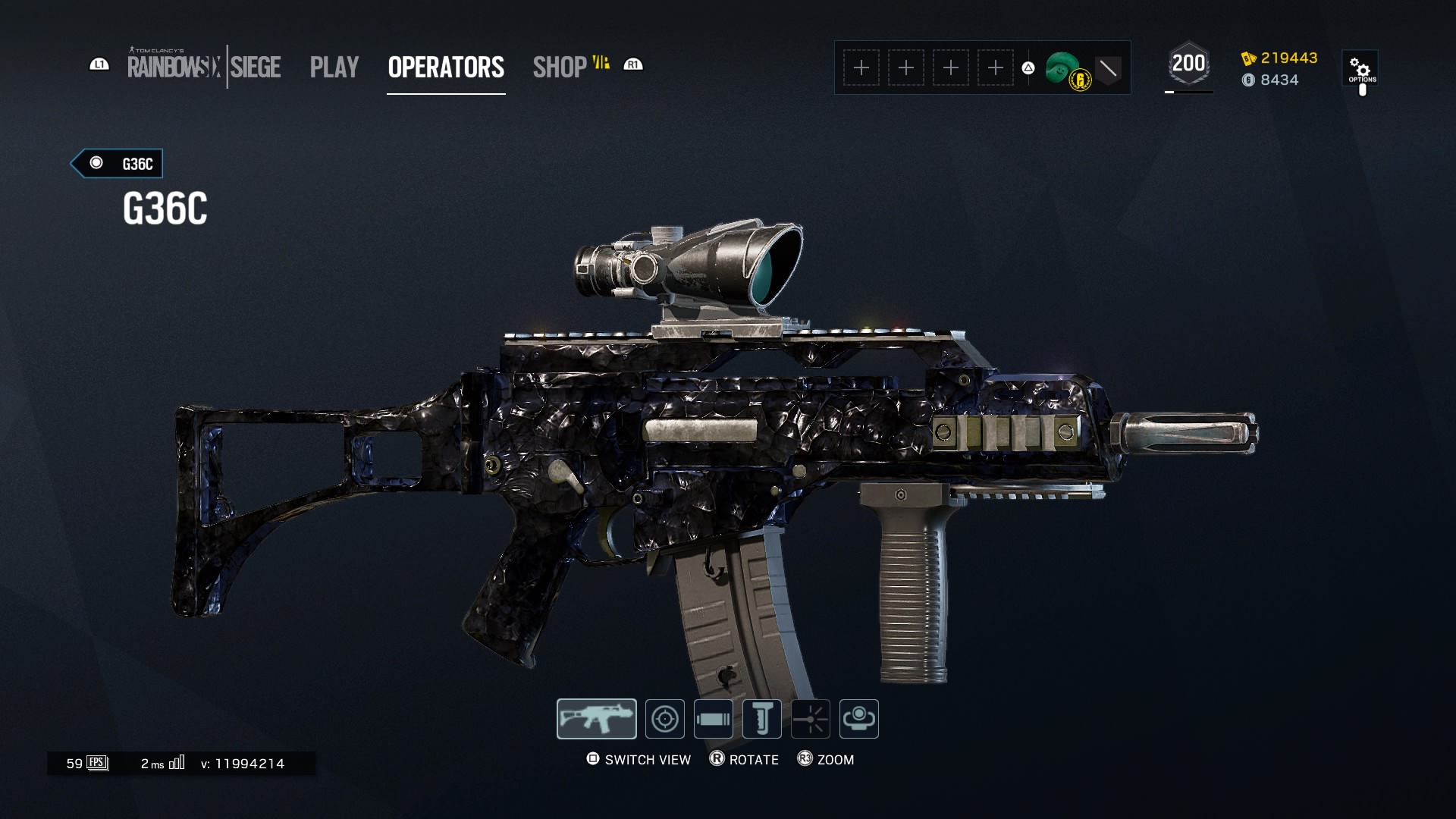Select the full weapon view icon
1456x819 pixels.
[x=597, y=719]
